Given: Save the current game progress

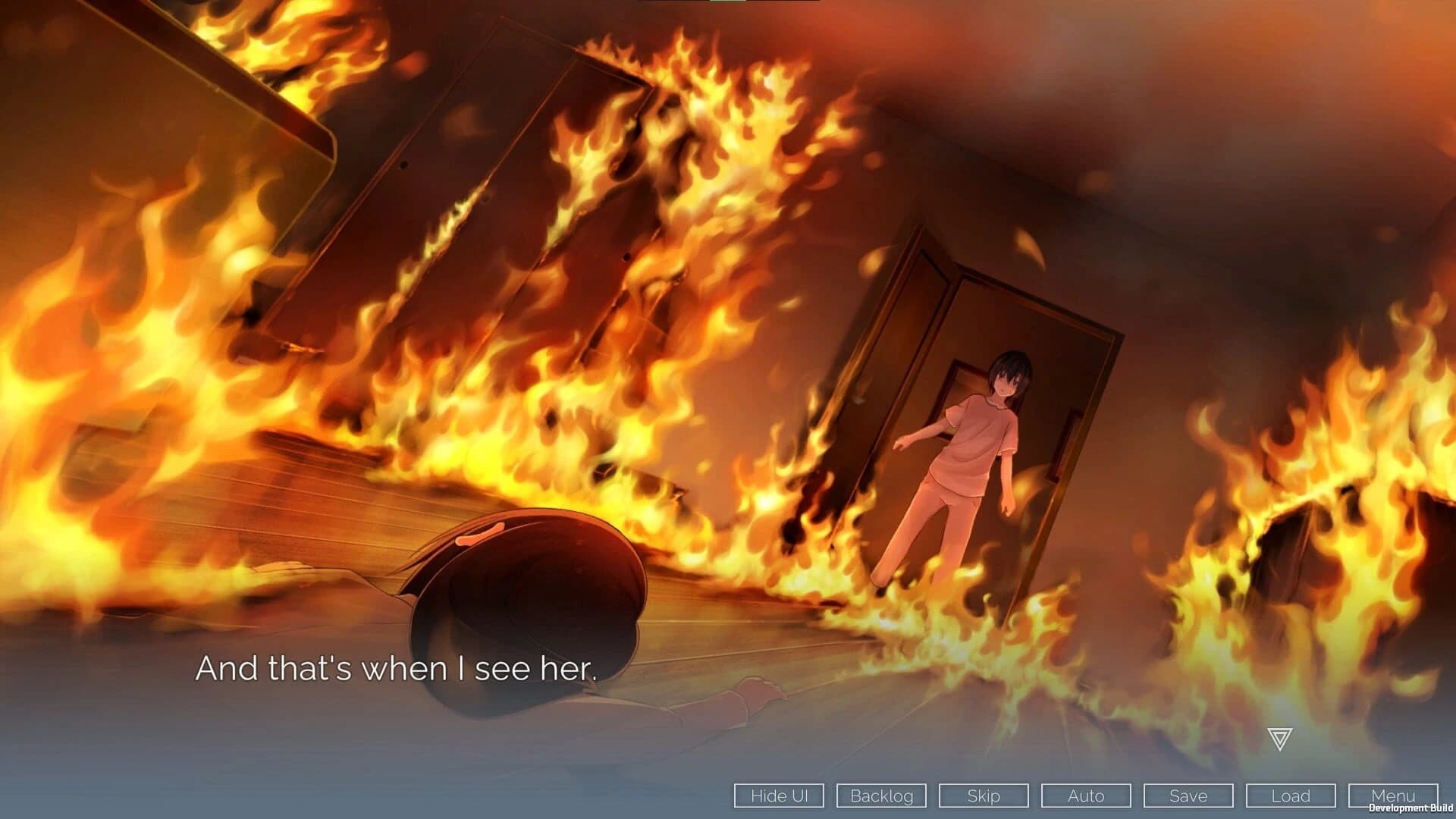Looking at the screenshot, I should [1188, 796].
